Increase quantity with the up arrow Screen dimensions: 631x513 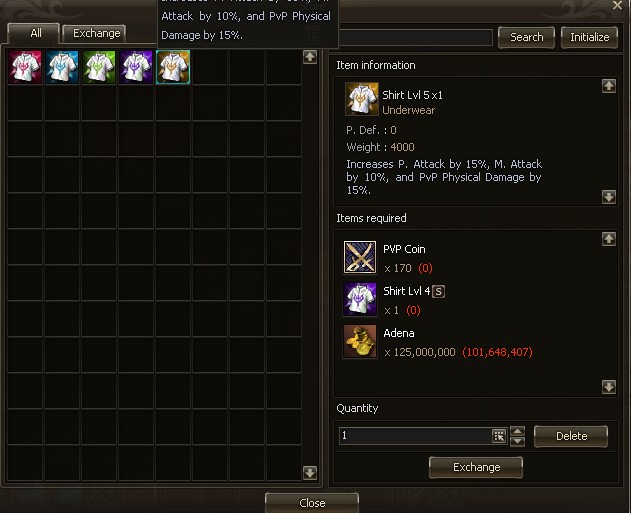point(517,431)
